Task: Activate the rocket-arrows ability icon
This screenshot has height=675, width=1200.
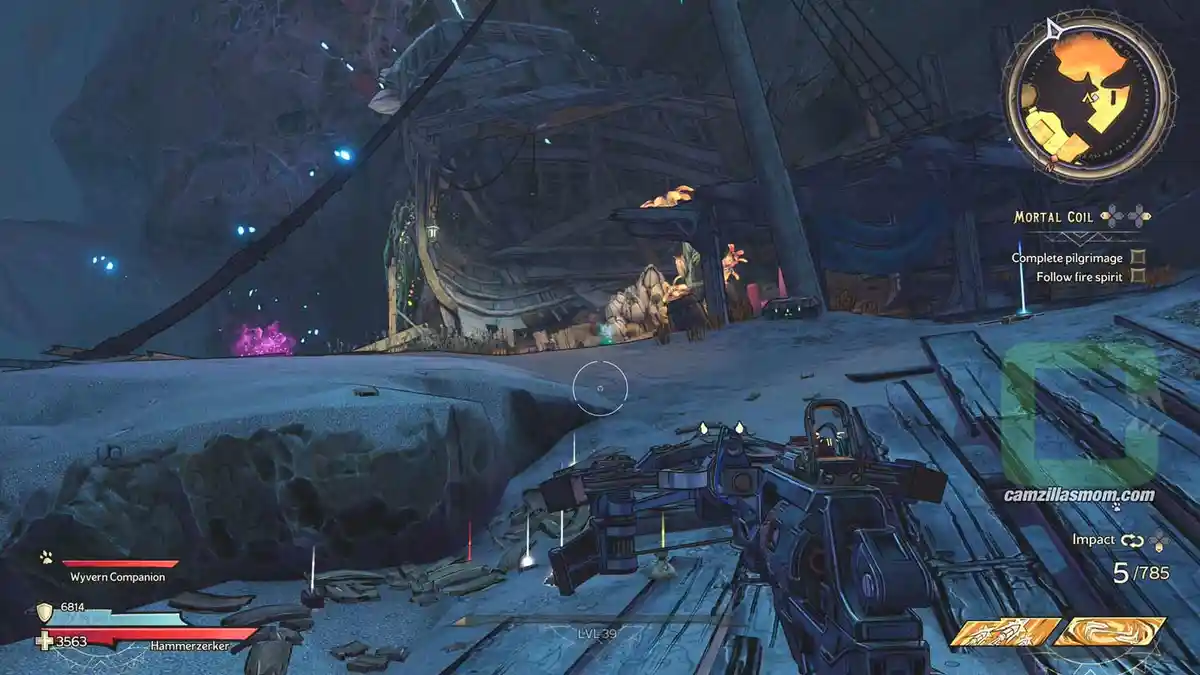Action: coord(1005,632)
